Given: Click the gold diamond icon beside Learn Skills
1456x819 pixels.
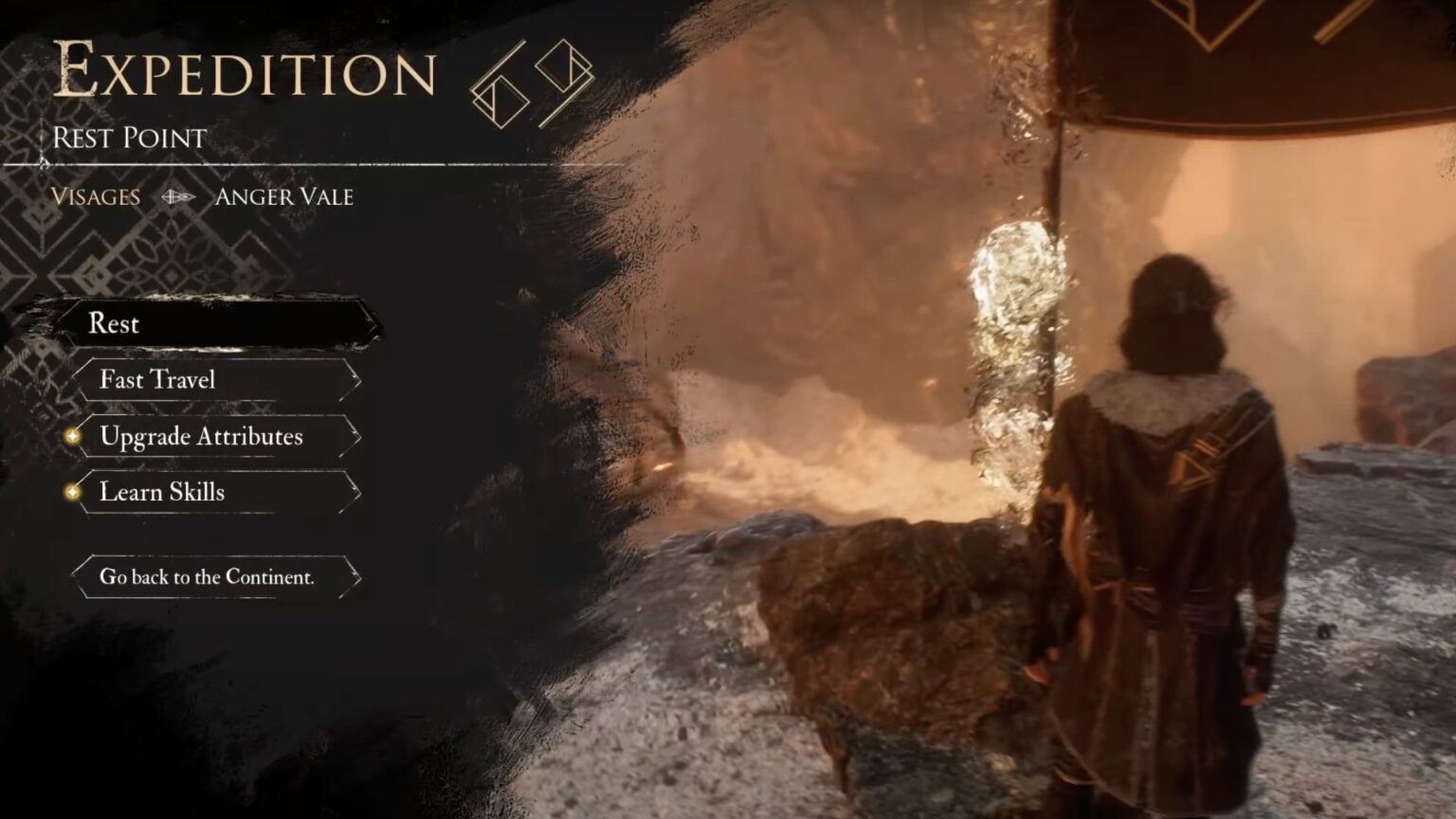Looking at the screenshot, I should [x=74, y=492].
